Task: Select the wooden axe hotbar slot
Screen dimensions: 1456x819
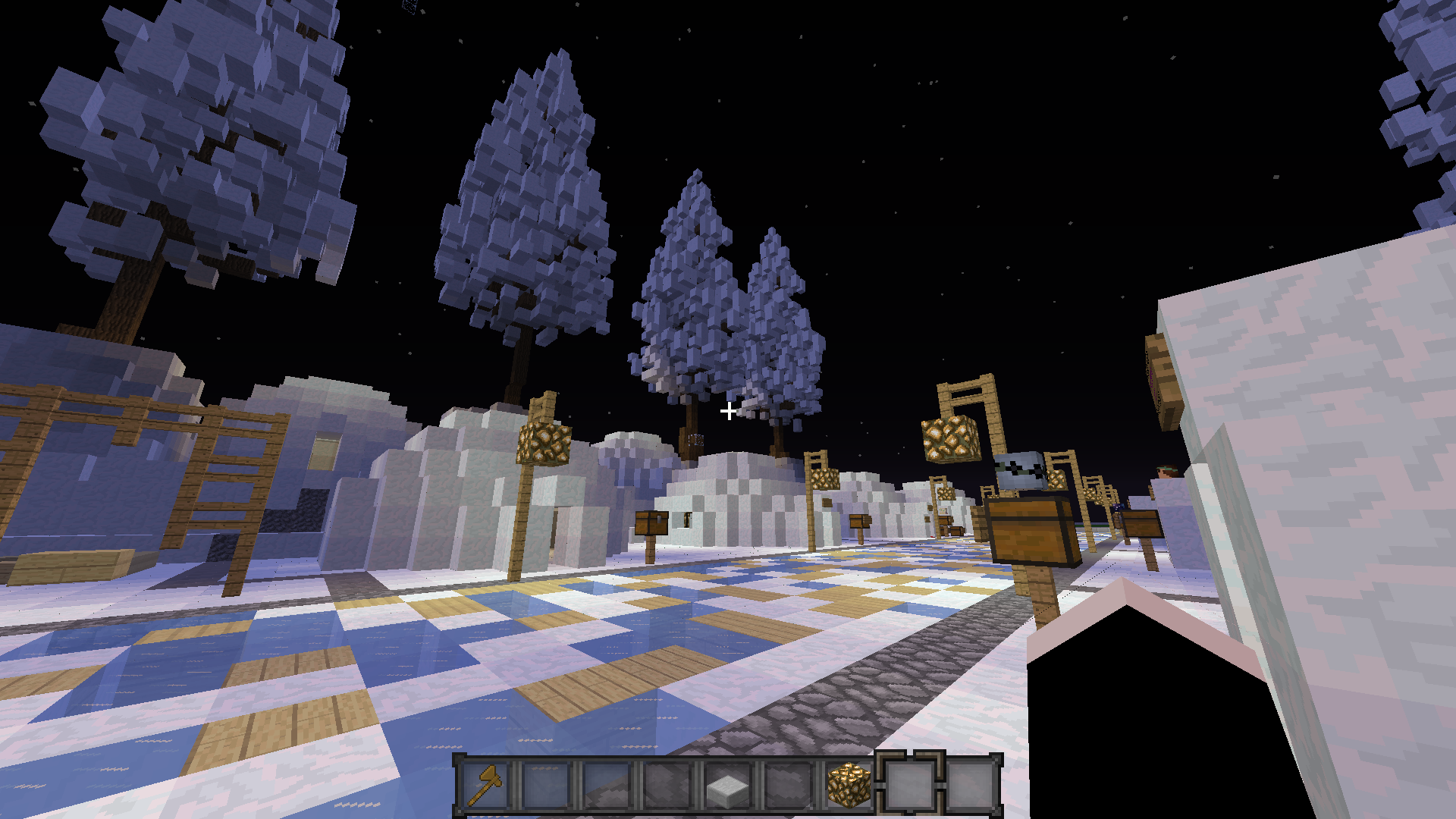Action: (x=485, y=786)
